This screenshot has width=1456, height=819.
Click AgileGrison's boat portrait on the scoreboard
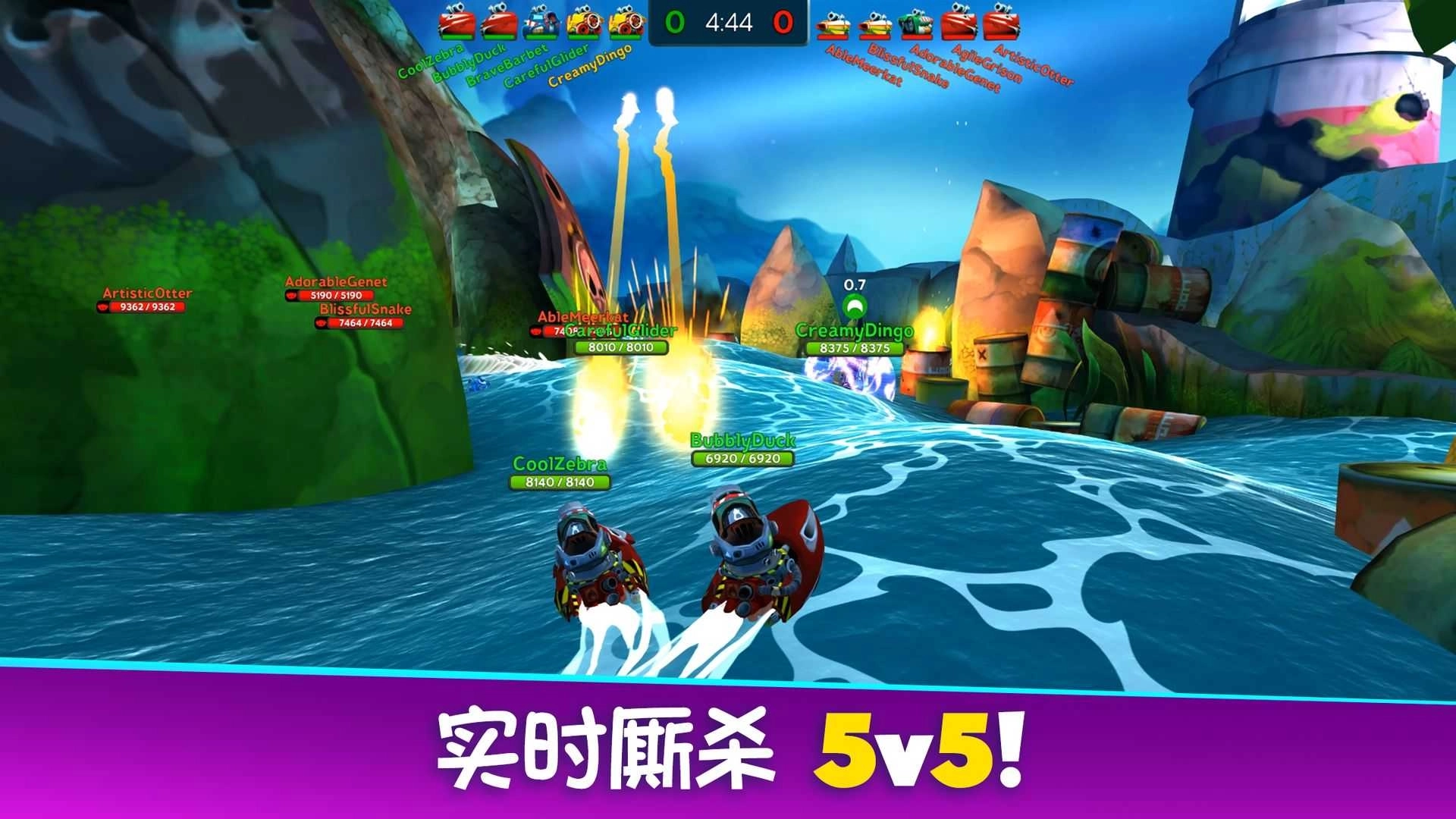959,24
